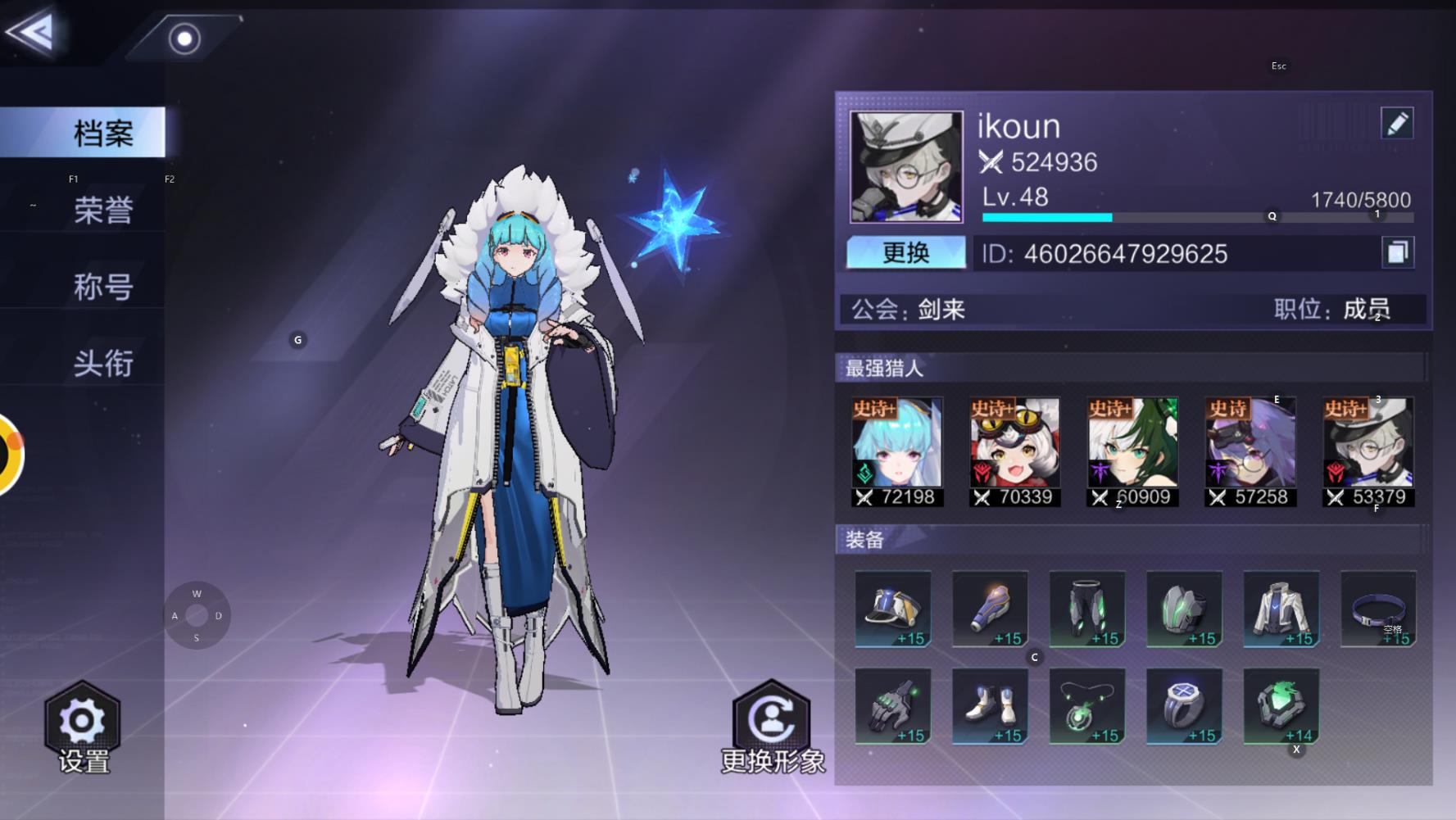Screen dimensions: 1456x820
Task: Edit the player name with pencil icon
Action: (1396, 124)
